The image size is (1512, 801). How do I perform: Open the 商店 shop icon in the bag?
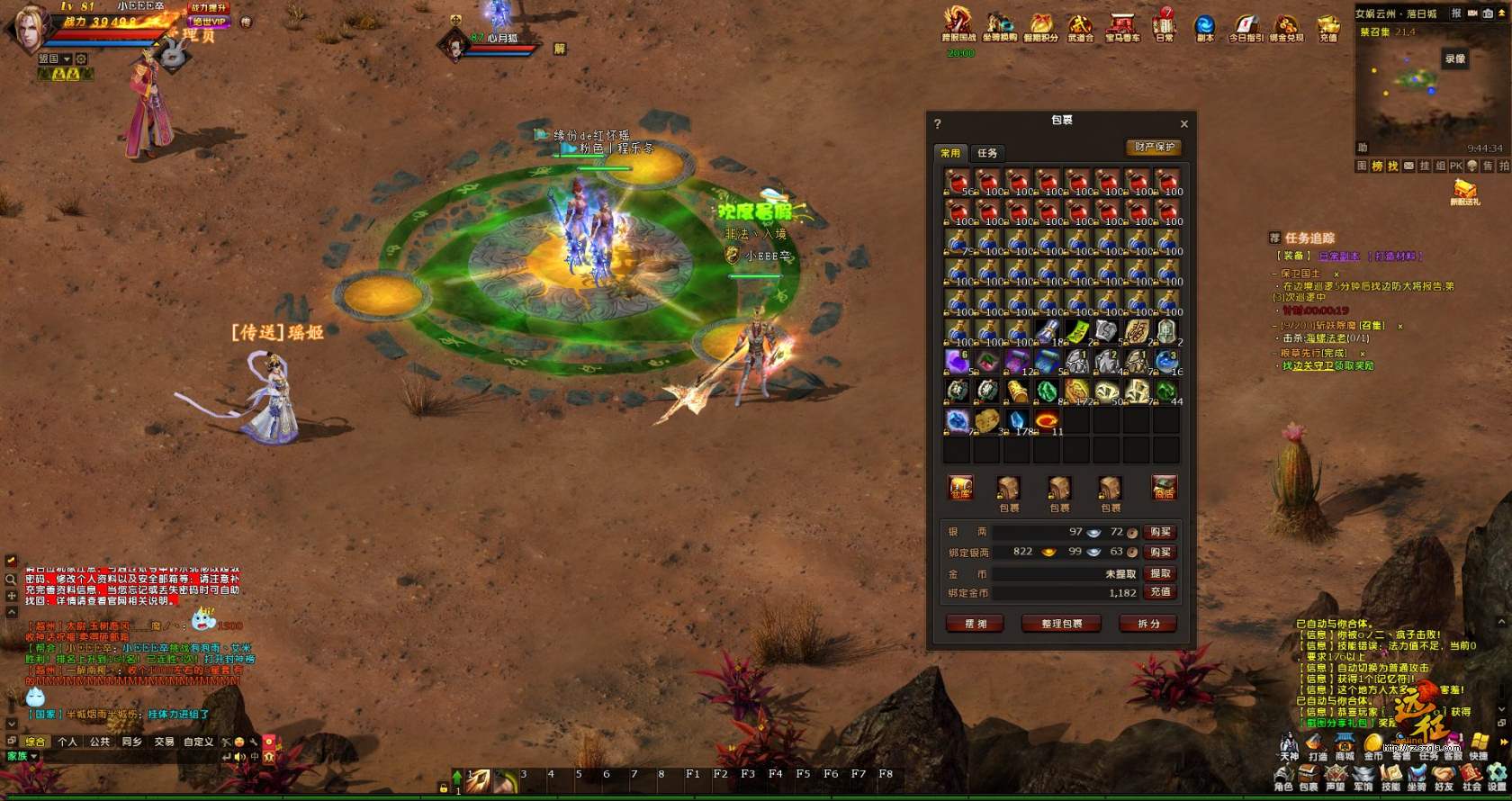(x=1164, y=488)
